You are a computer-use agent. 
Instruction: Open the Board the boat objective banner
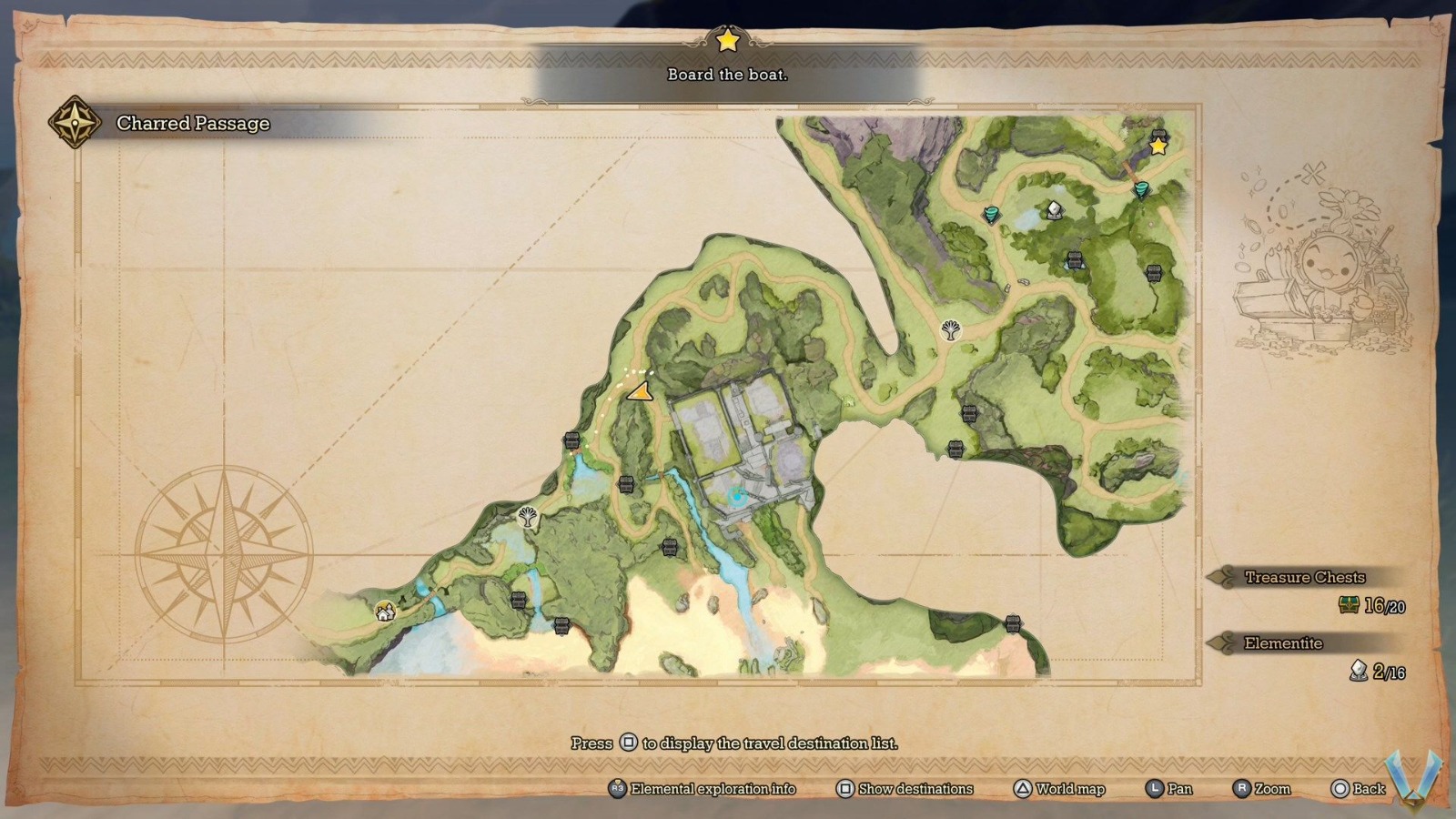coord(727,75)
